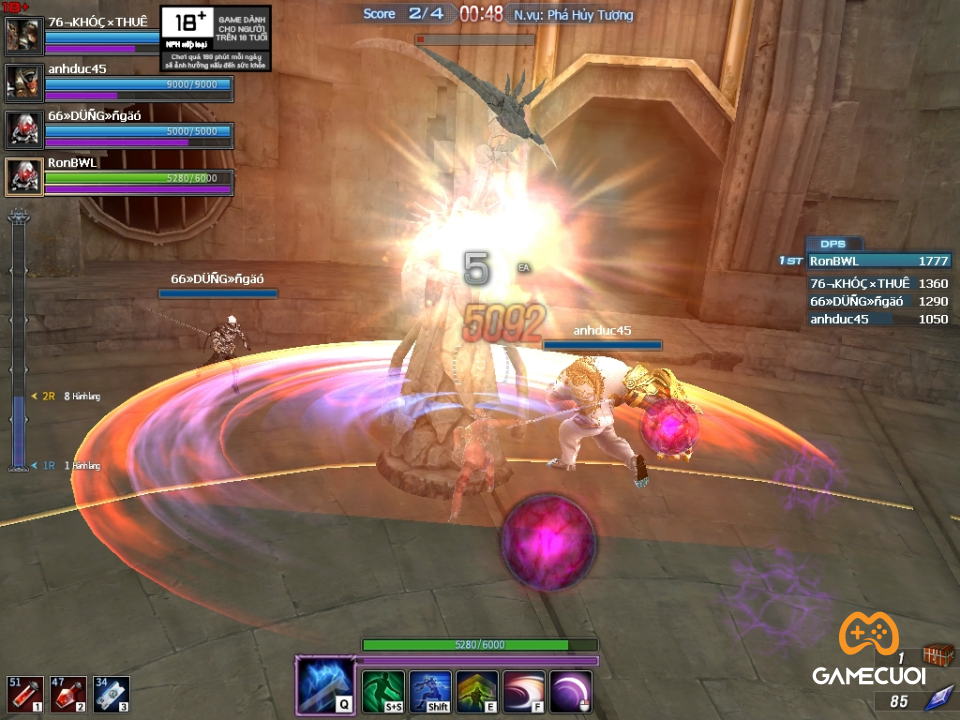Use the red potion flask in slot 2

point(64,694)
